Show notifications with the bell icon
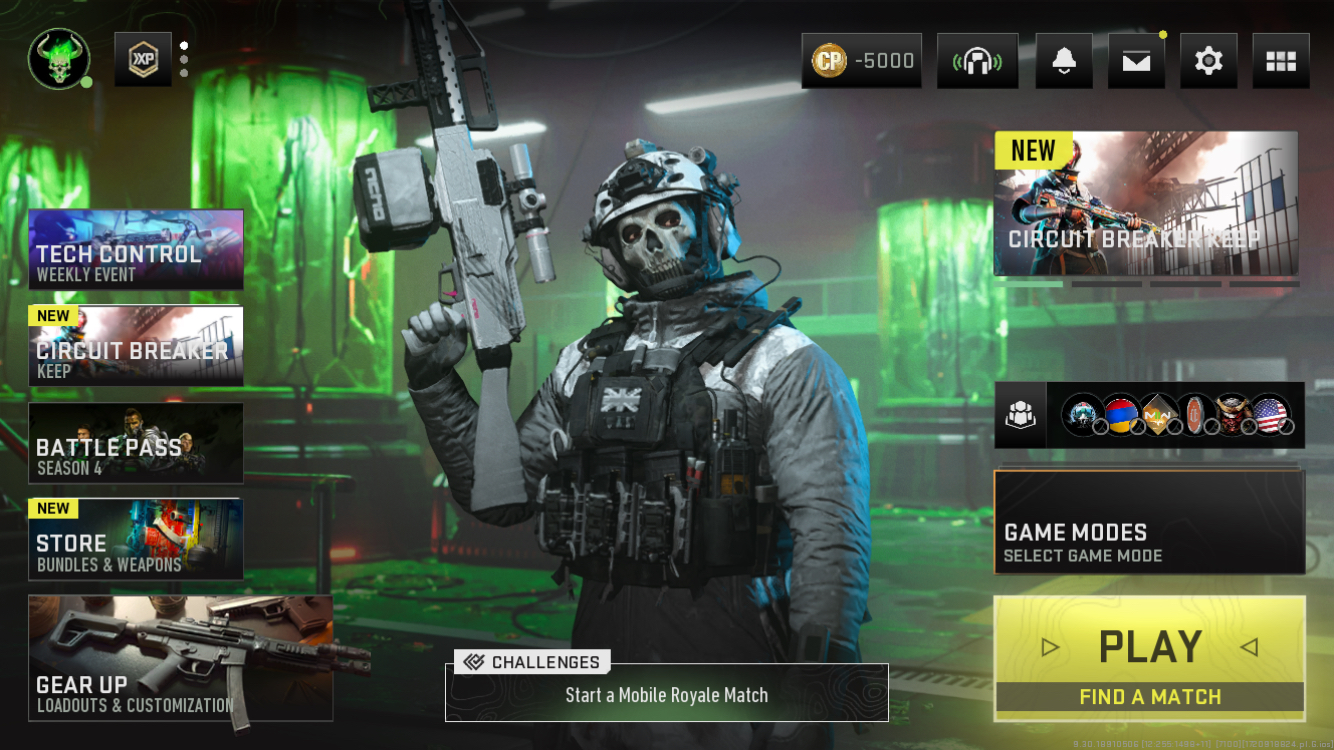 coord(1063,61)
